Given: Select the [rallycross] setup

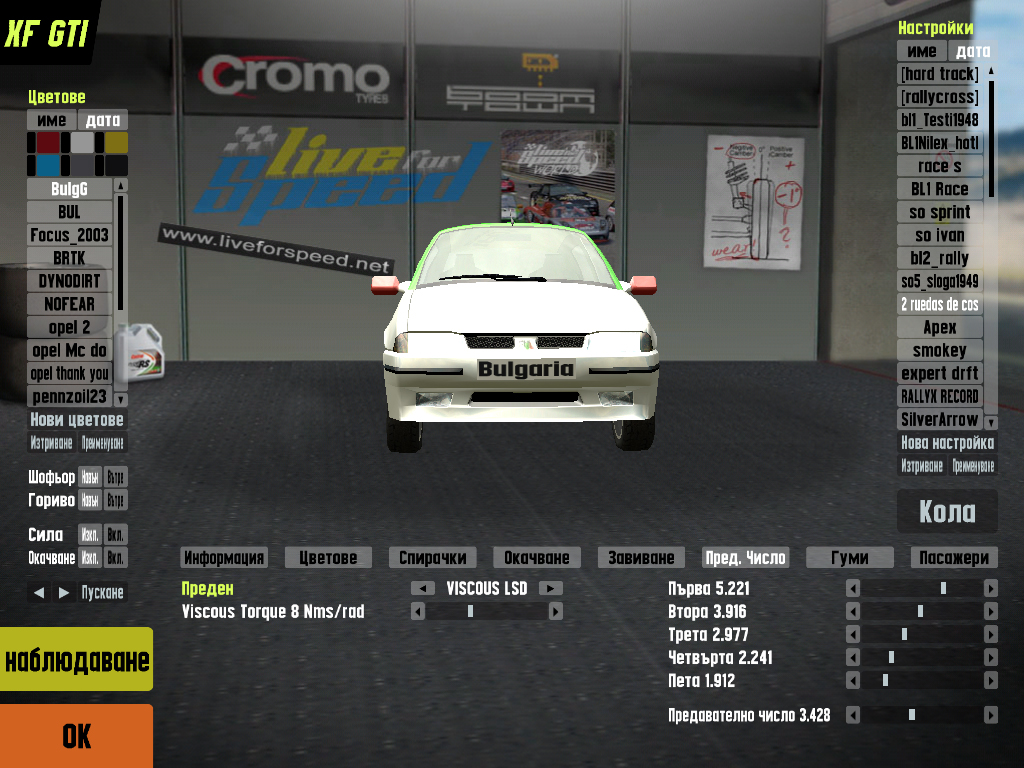Looking at the screenshot, I should pyautogui.click(x=939, y=97).
